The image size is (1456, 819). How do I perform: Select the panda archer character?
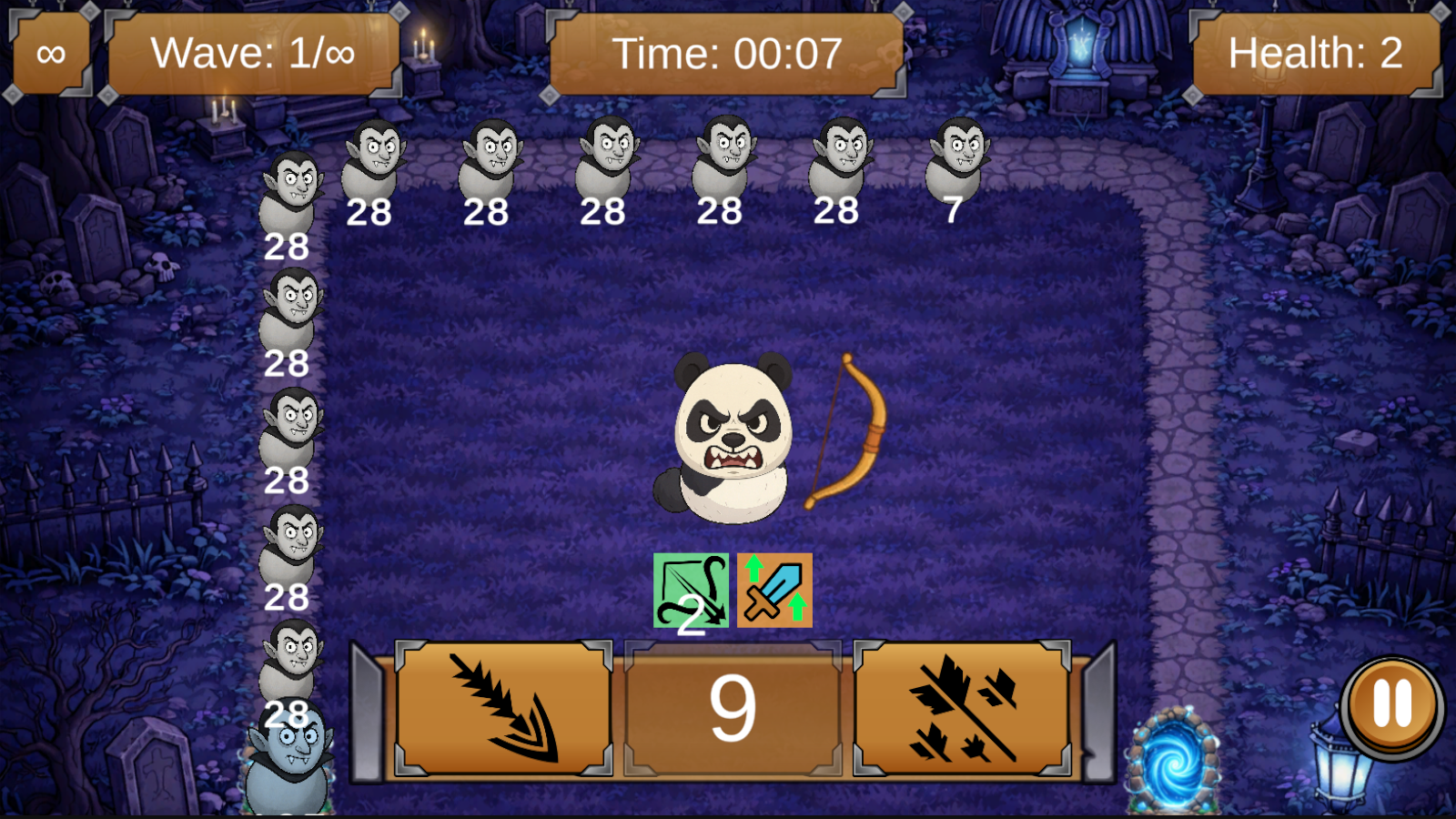(728, 437)
